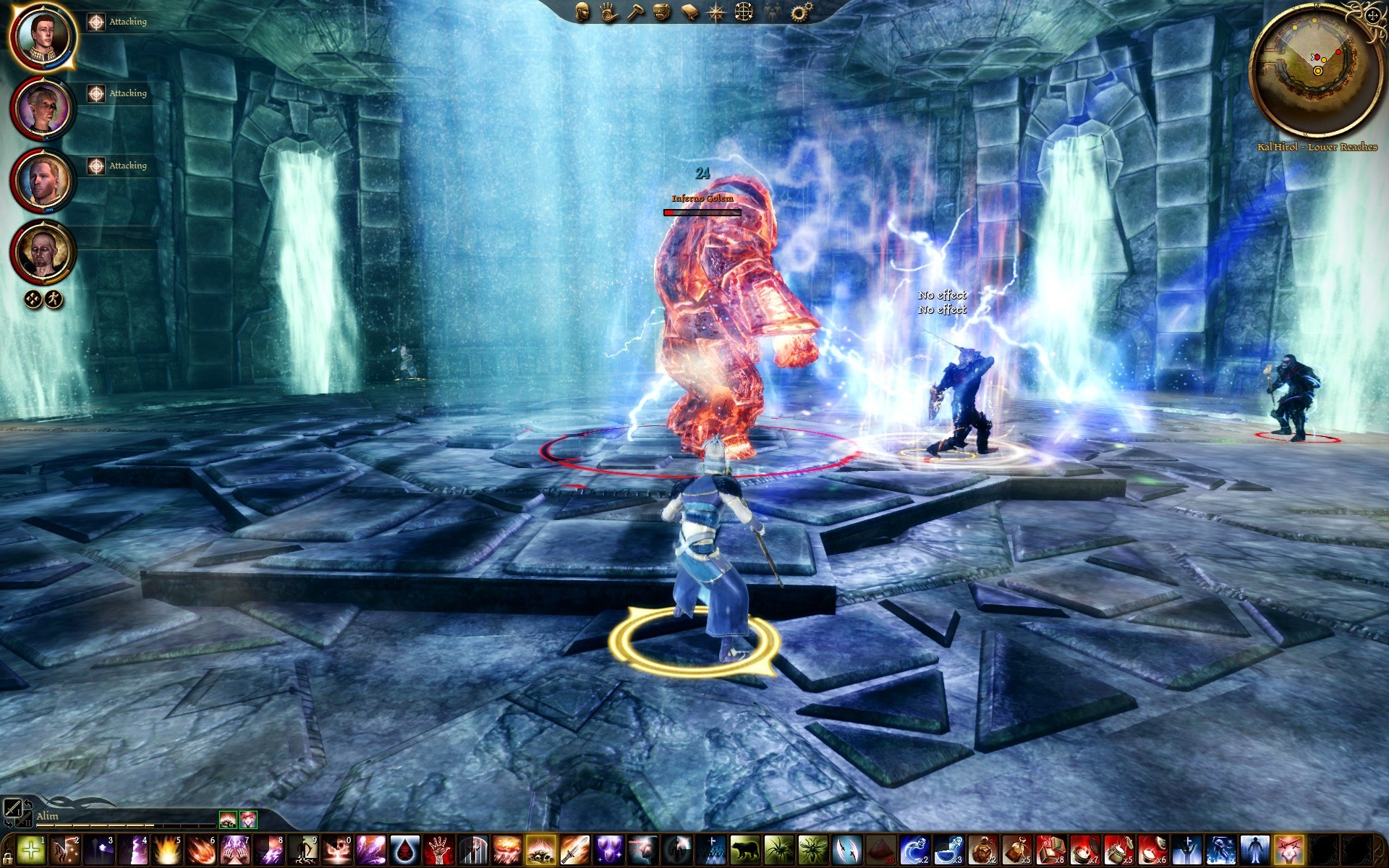
Task: Open the journal book icon
Action: (689, 12)
